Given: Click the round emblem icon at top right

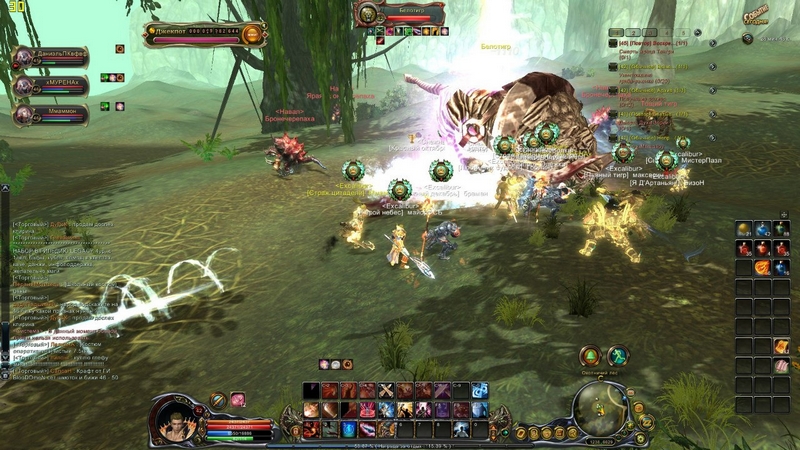Looking at the screenshot, I should (x=747, y=38).
